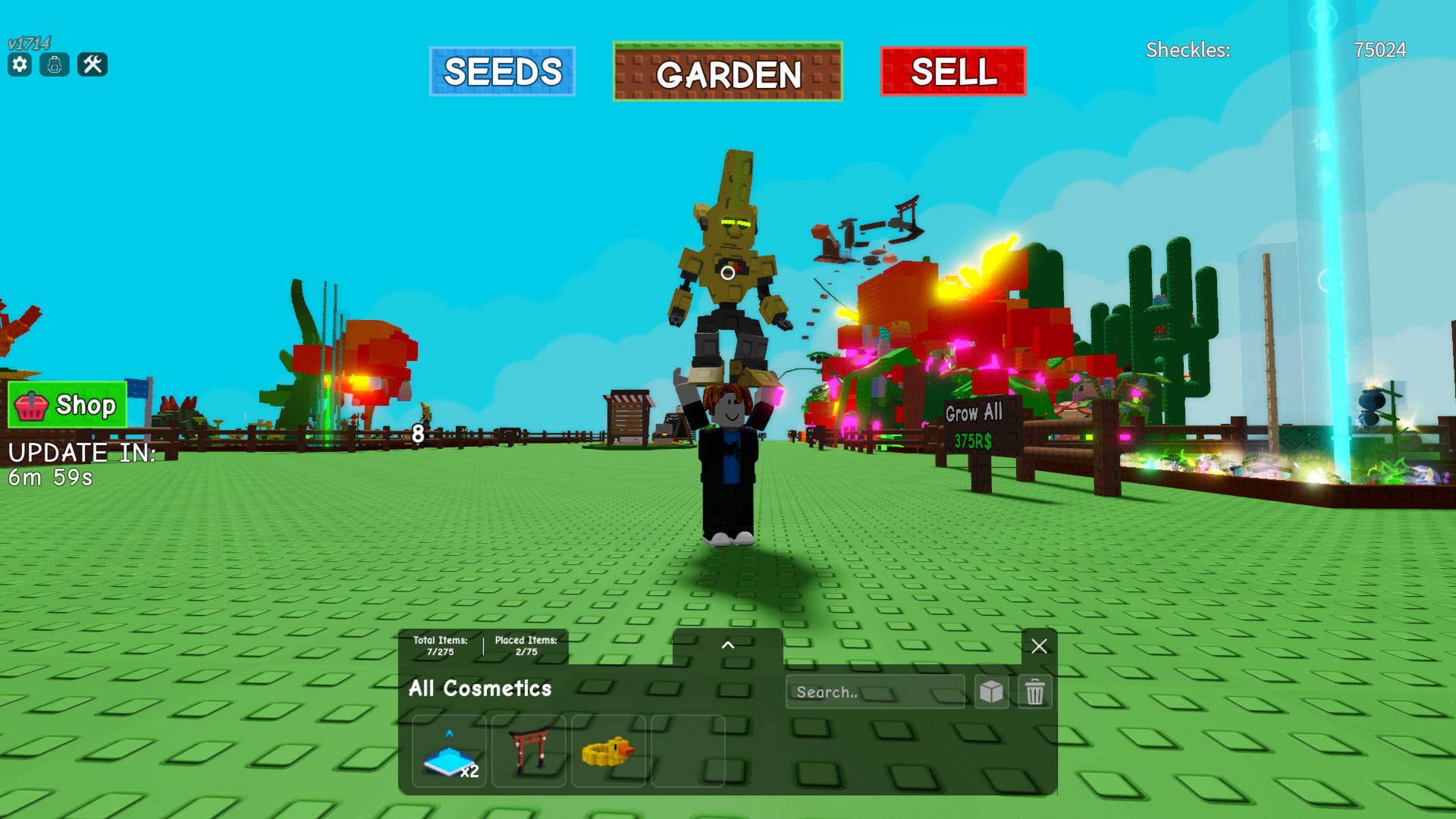The image size is (1456, 819).
Task: Open the gear settings icon
Action: pos(20,64)
